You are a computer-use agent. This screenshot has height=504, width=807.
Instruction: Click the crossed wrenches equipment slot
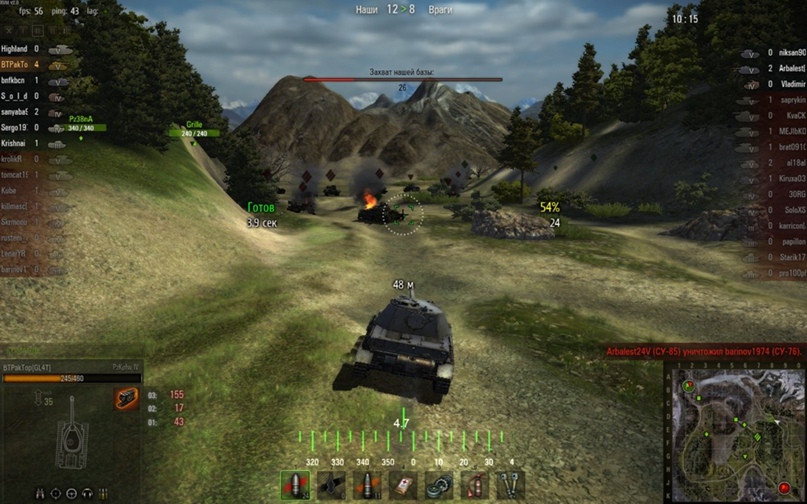pyautogui.click(x=511, y=485)
